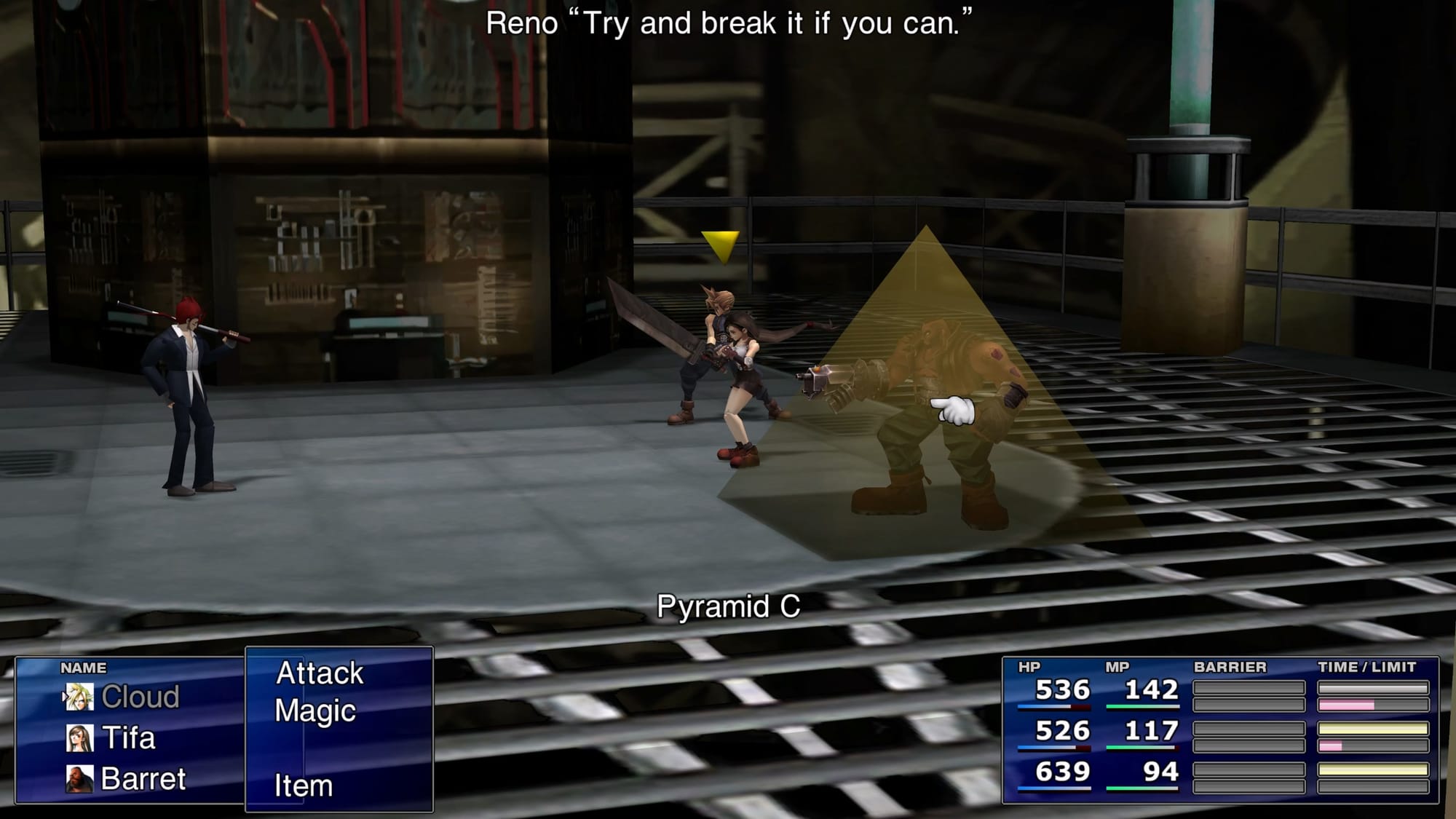Select Cloud in the party list
Screen dimensions: 1456x819
pyautogui.click(x=140, y=697)
